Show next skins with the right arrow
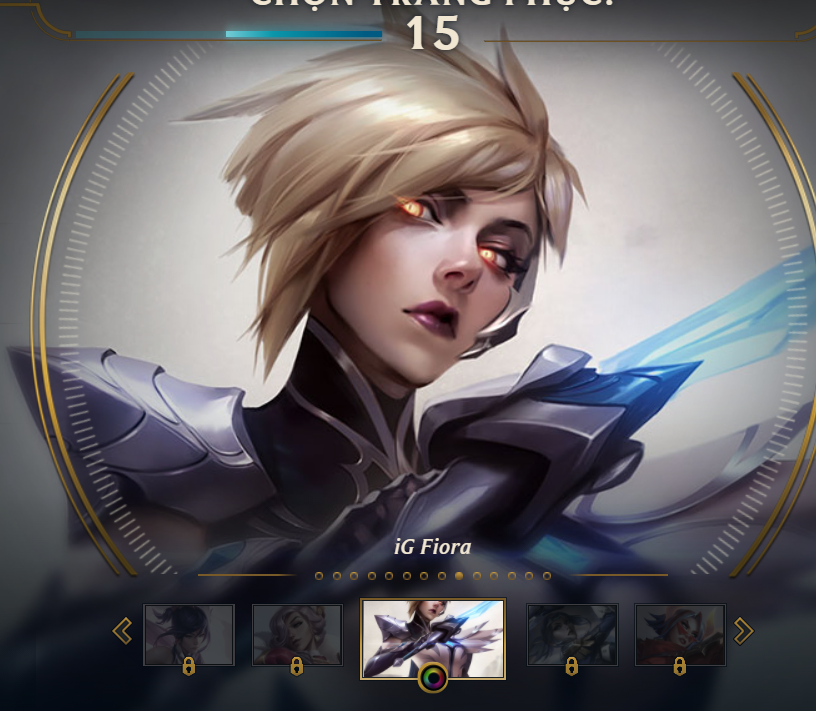The width and height of the screenshot is (816, 711). [x=743, y=630]
